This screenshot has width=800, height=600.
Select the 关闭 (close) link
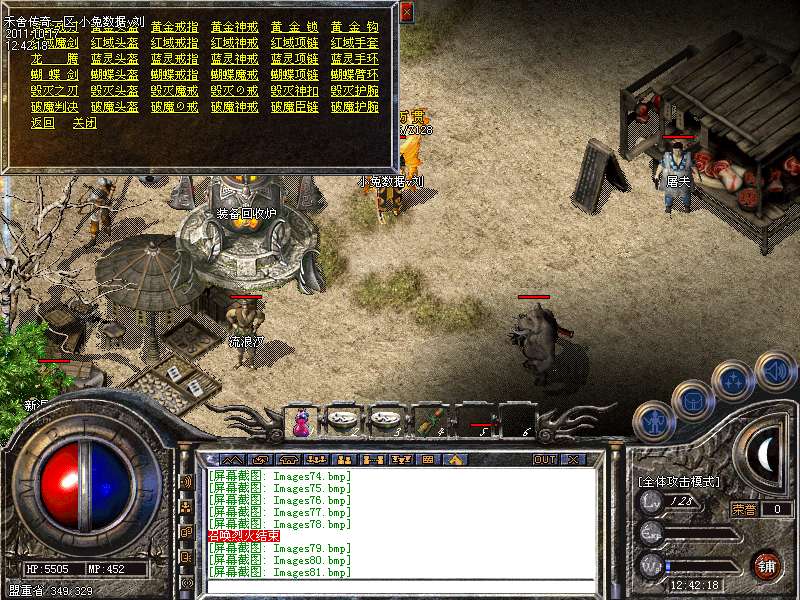tap(84, 123)
